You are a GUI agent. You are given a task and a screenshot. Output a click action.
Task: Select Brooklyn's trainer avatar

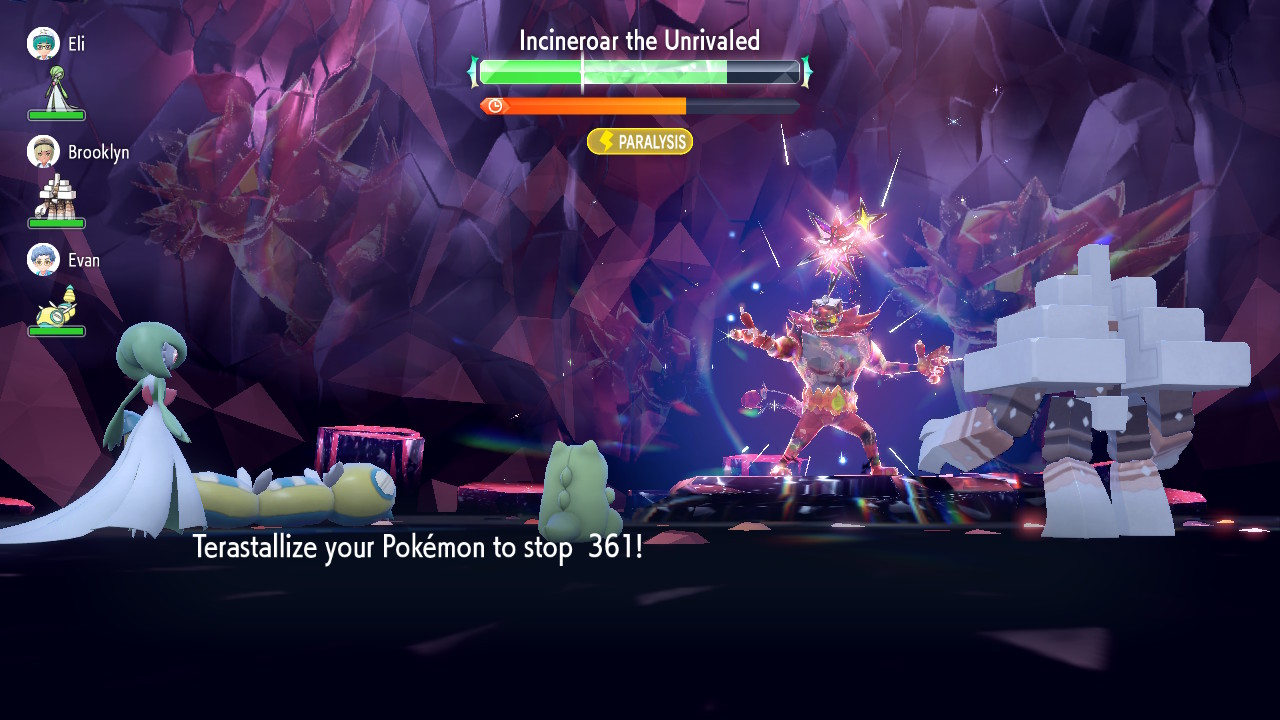pos(43,152)
